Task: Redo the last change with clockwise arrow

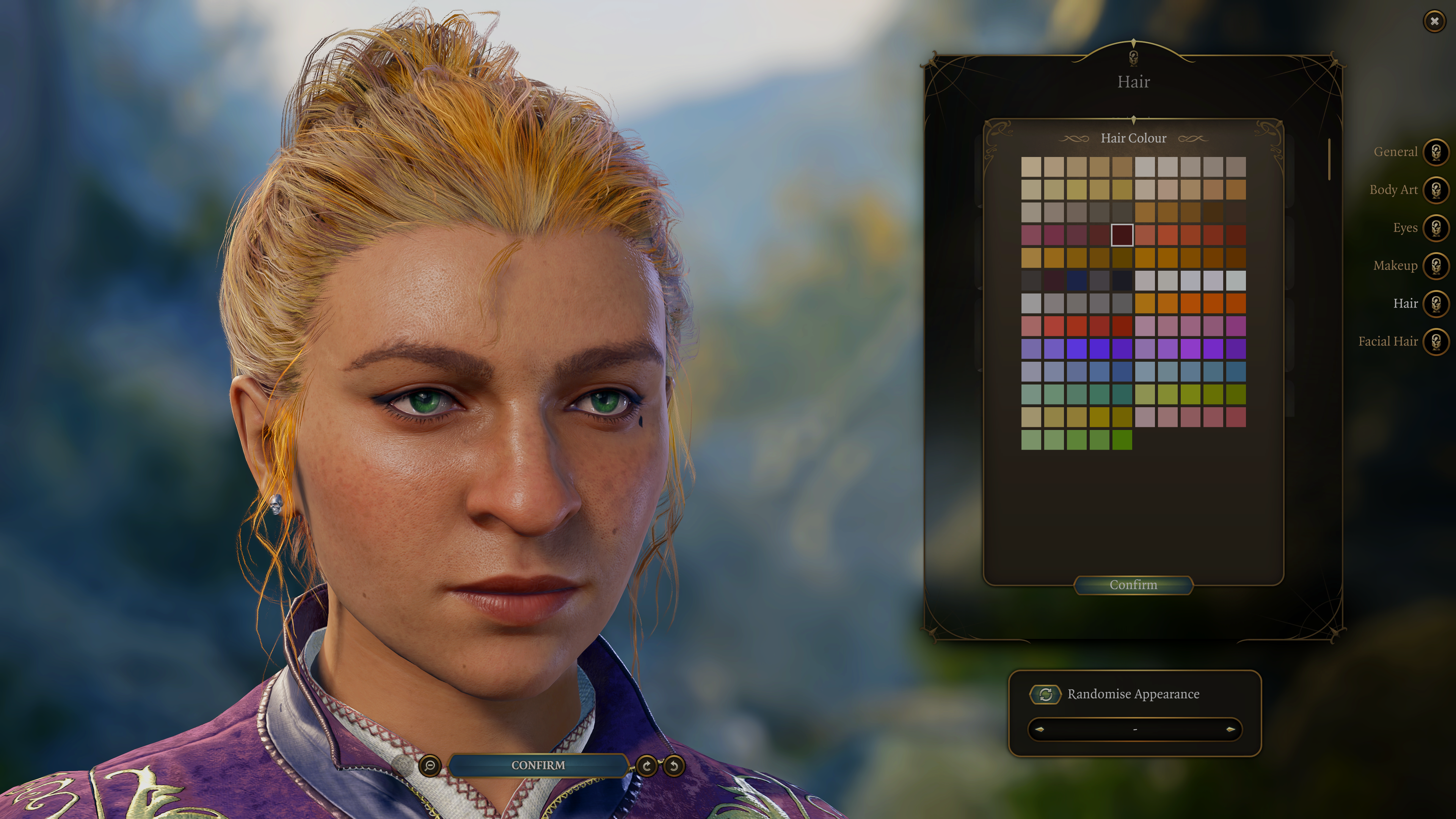Action: [646, 766]
